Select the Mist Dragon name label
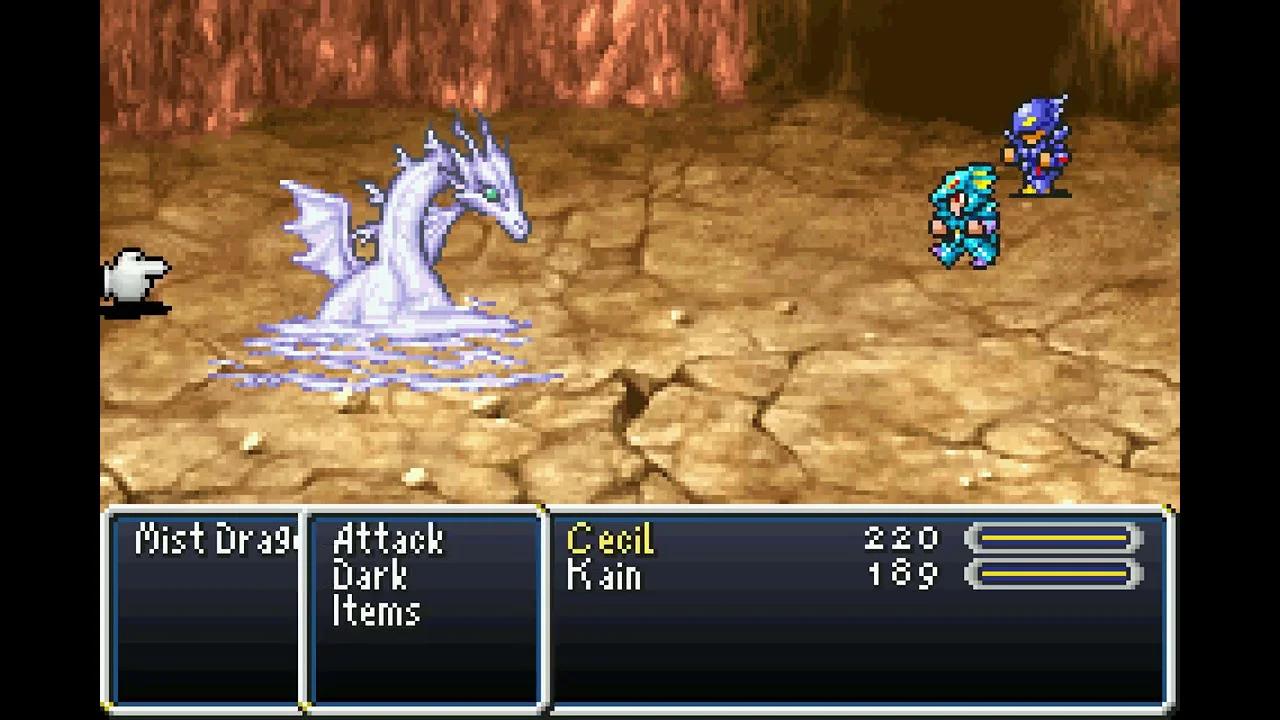1280x720 pixels. pyautogui.click(x=210, y=540)
